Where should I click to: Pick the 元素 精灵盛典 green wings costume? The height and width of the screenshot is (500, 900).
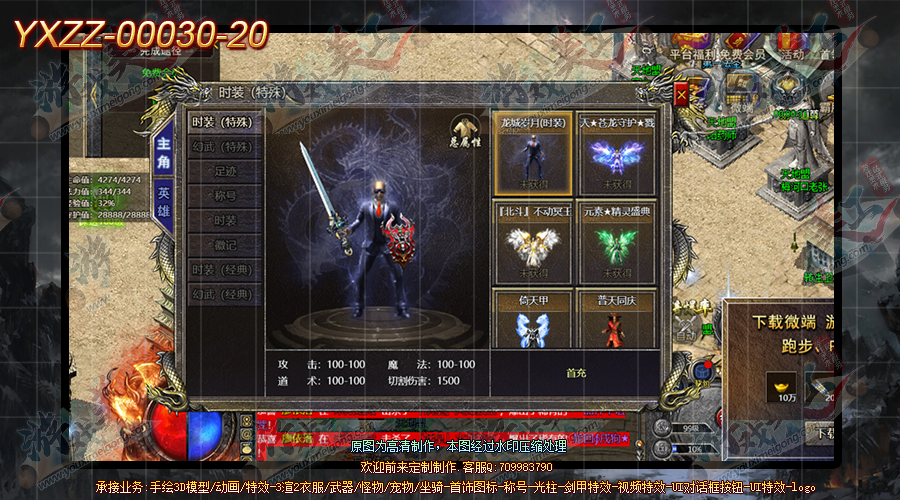(616, 242)
